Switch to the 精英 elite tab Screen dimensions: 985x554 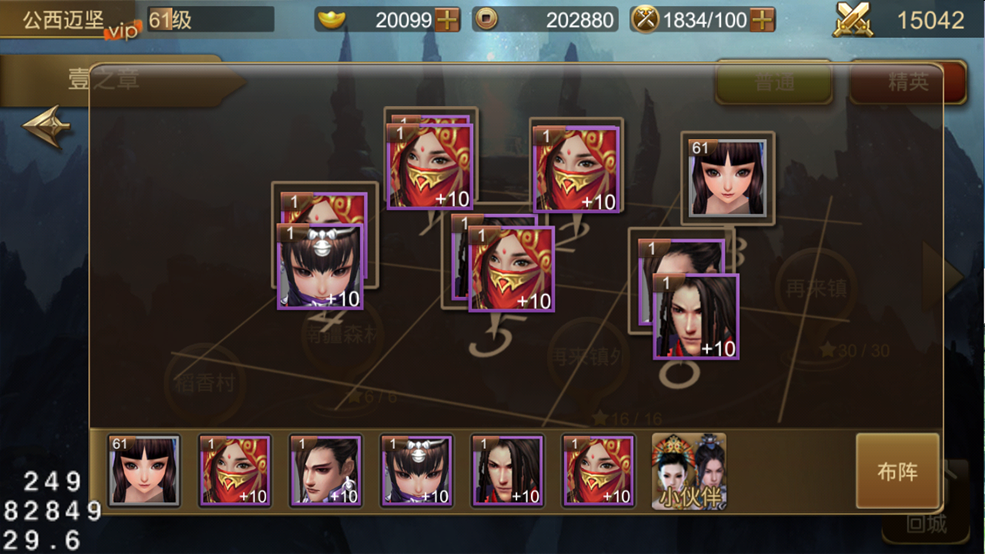[907, 83]
